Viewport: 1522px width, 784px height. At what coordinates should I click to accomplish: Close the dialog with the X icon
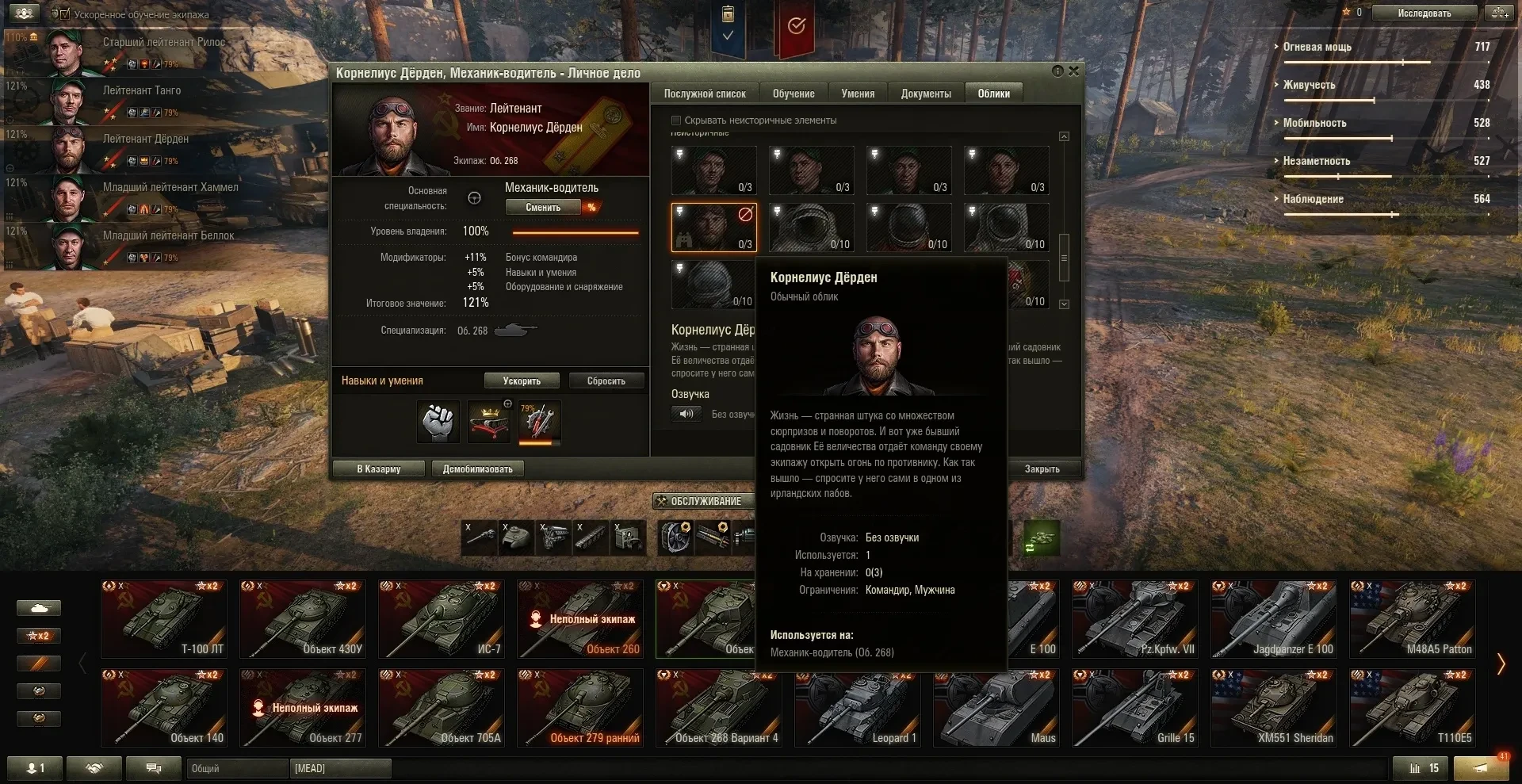1073,71
